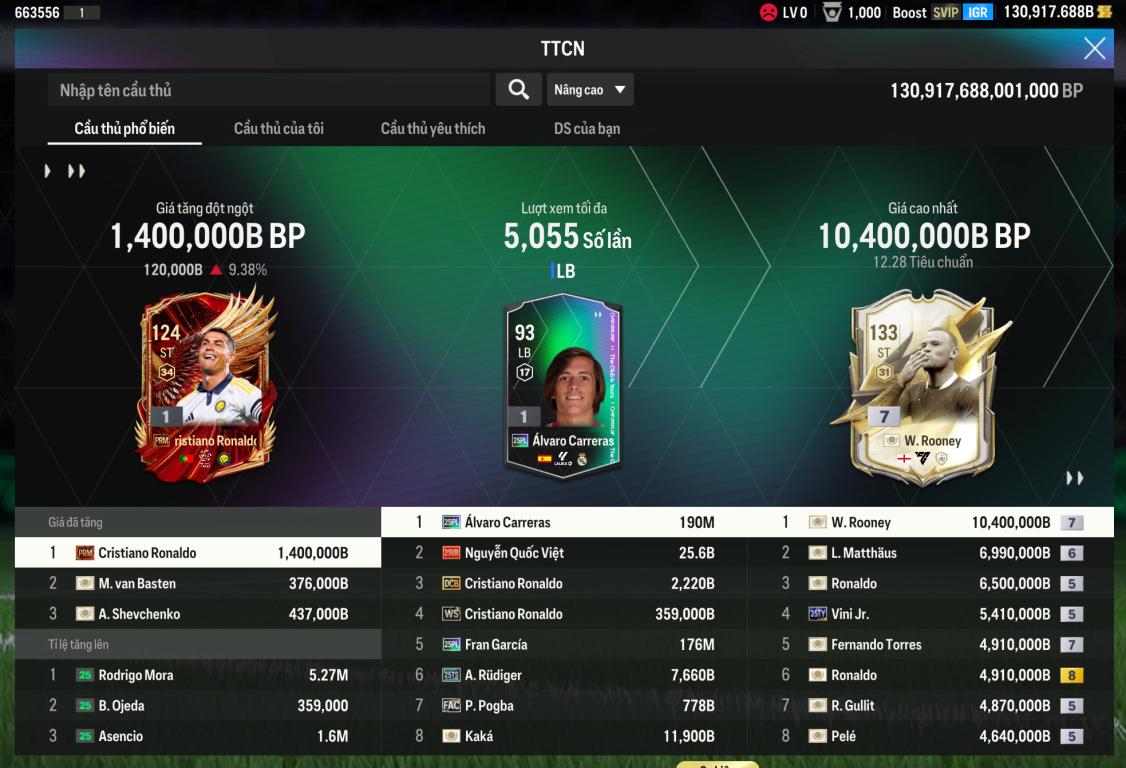Select the Cầu thủ phổ biến tab

coord(124,129)
